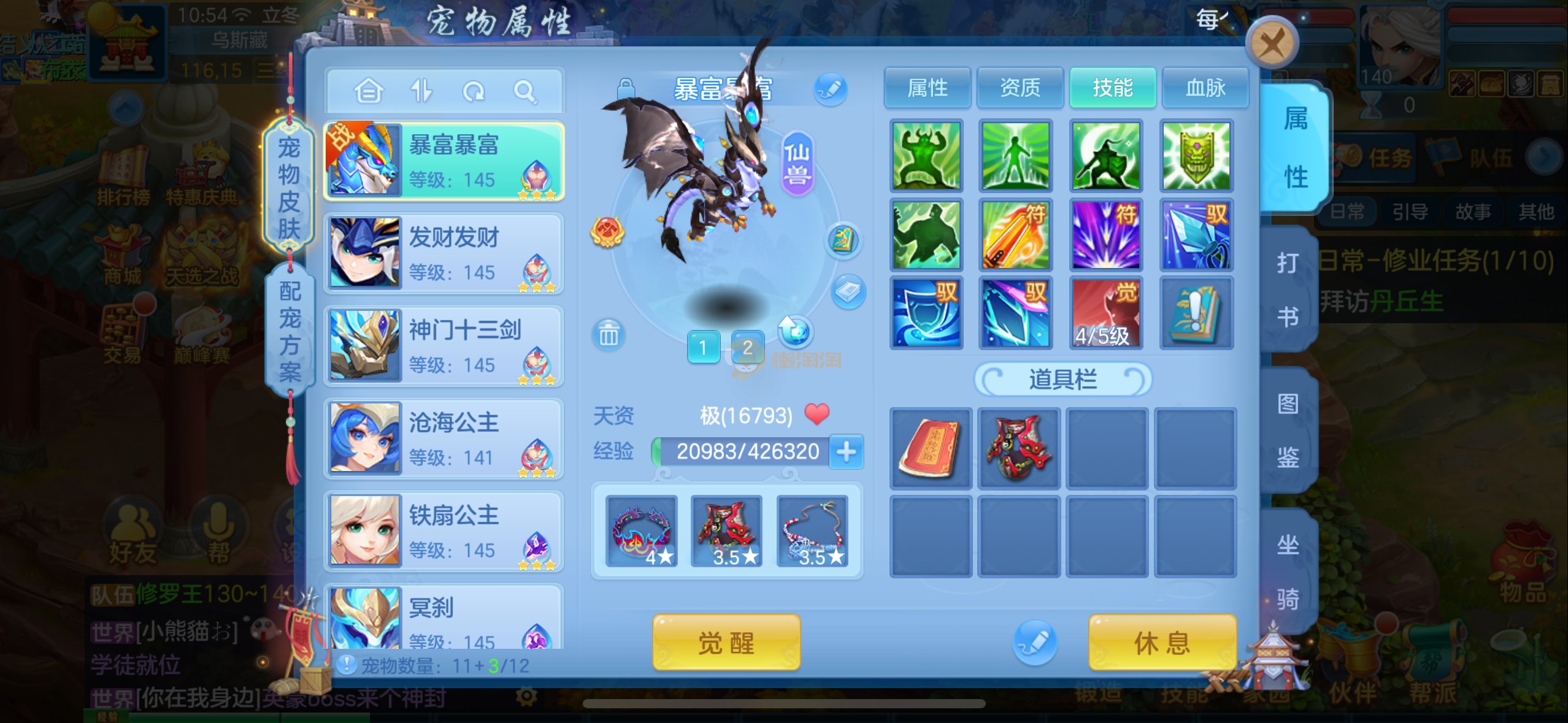Click the trash can release-pet icon
This screenshot has height=723, width=1568.
[609, 335]
